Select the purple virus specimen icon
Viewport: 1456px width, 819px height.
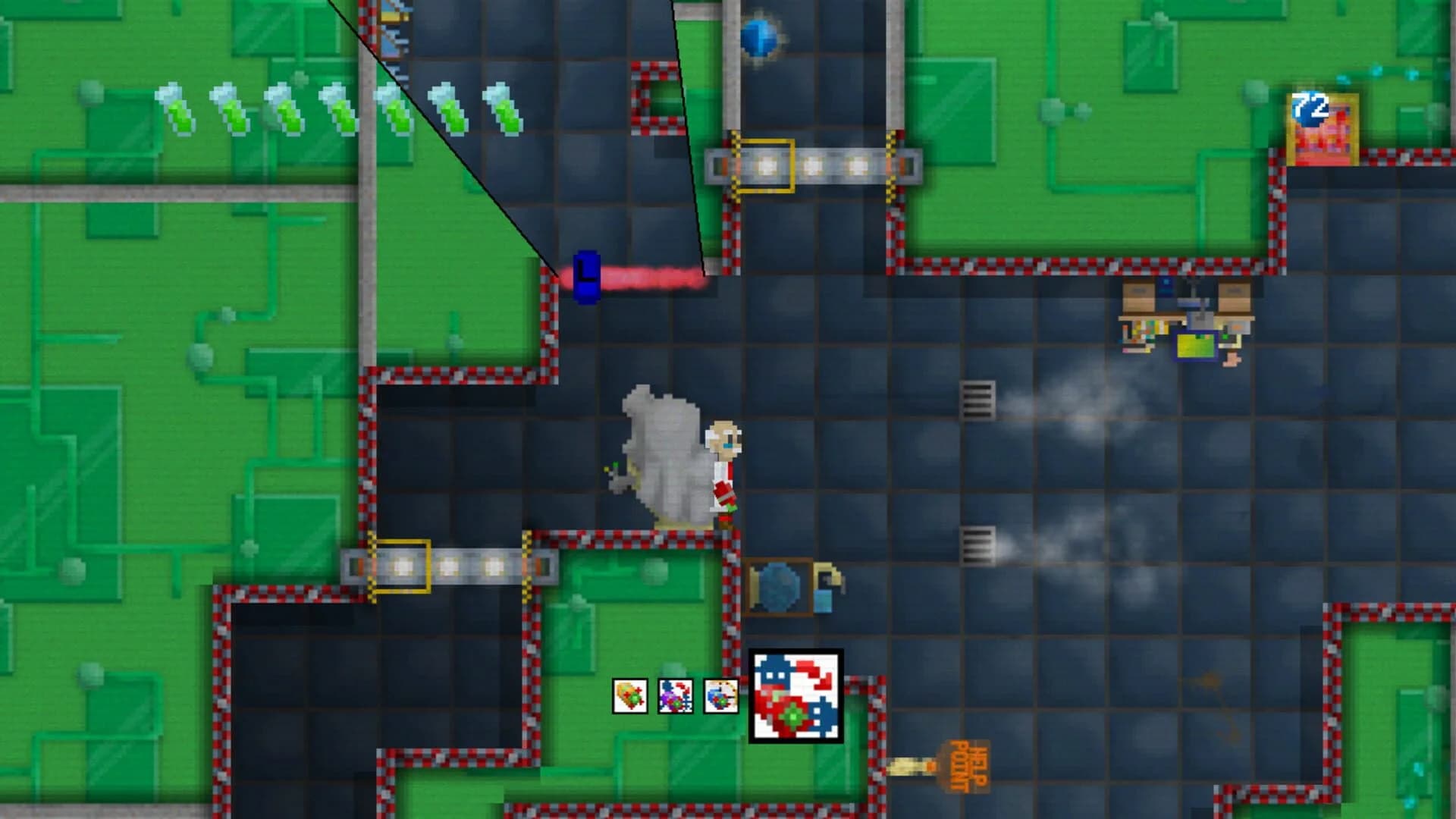[675, 695]
